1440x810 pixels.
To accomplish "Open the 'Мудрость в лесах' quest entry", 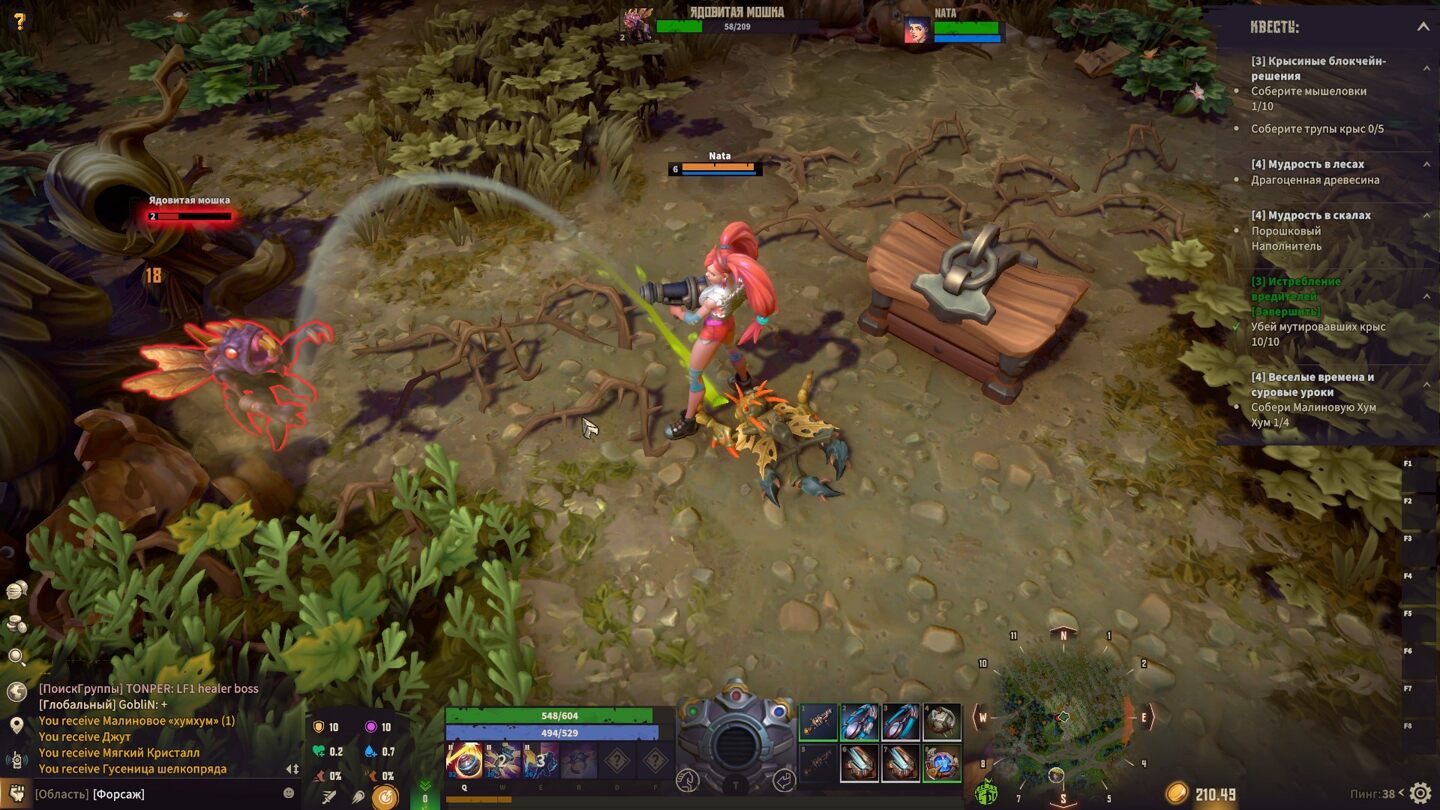I will 1307,164.
